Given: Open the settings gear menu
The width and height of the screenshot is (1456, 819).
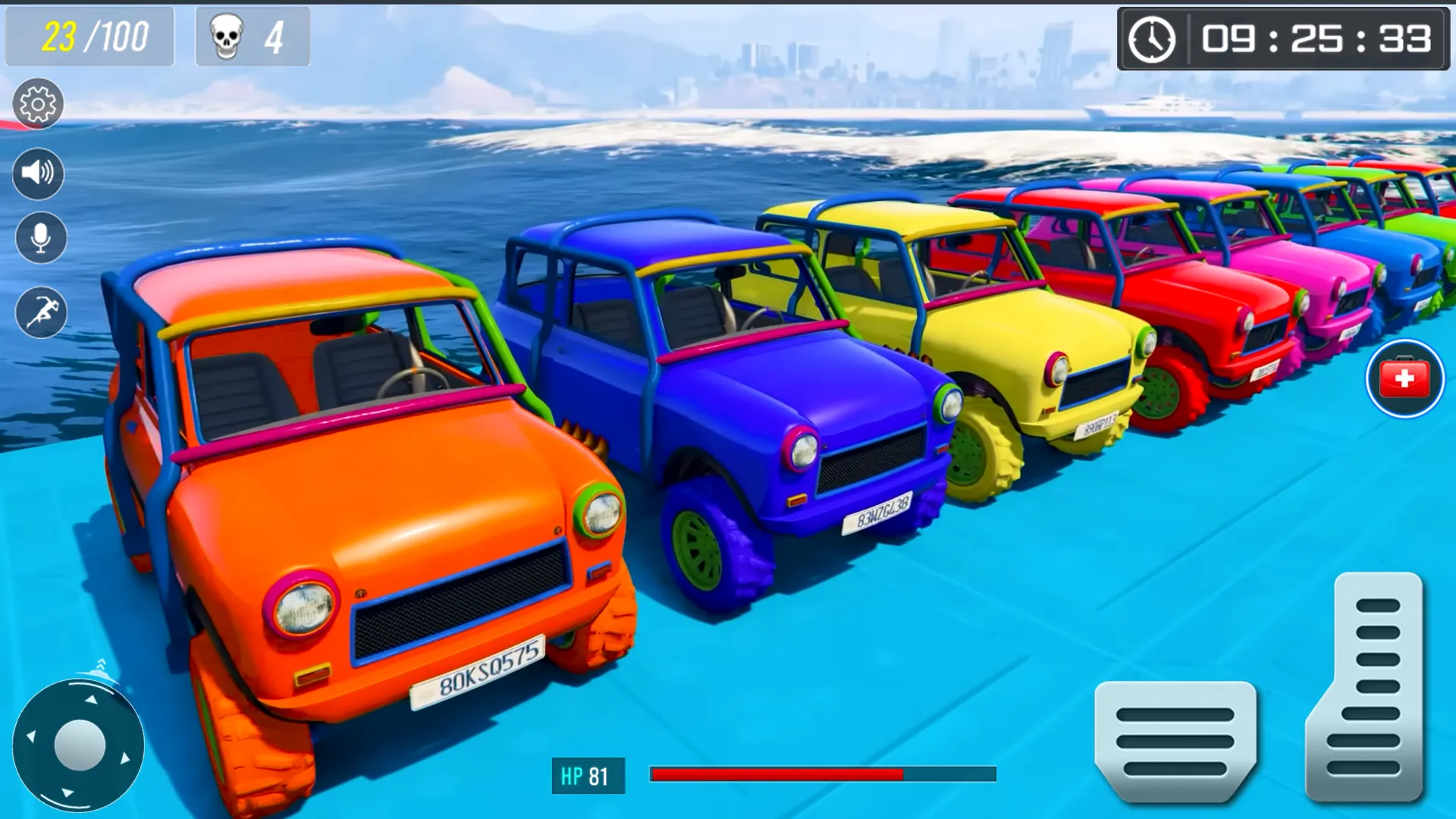Looking at the screenshot, I should 38,105.
